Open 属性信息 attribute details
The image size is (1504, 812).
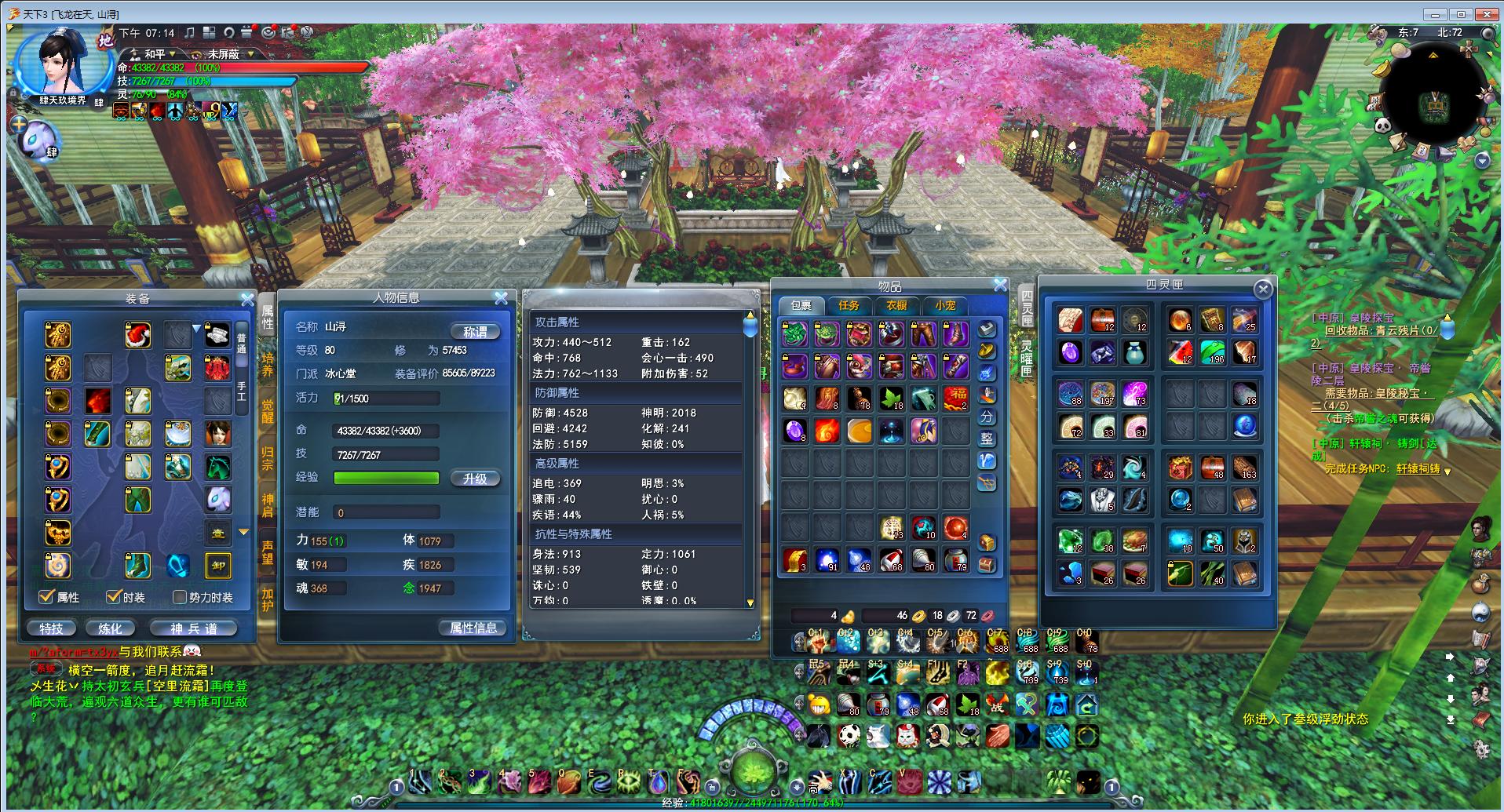[x=473, y=628]
